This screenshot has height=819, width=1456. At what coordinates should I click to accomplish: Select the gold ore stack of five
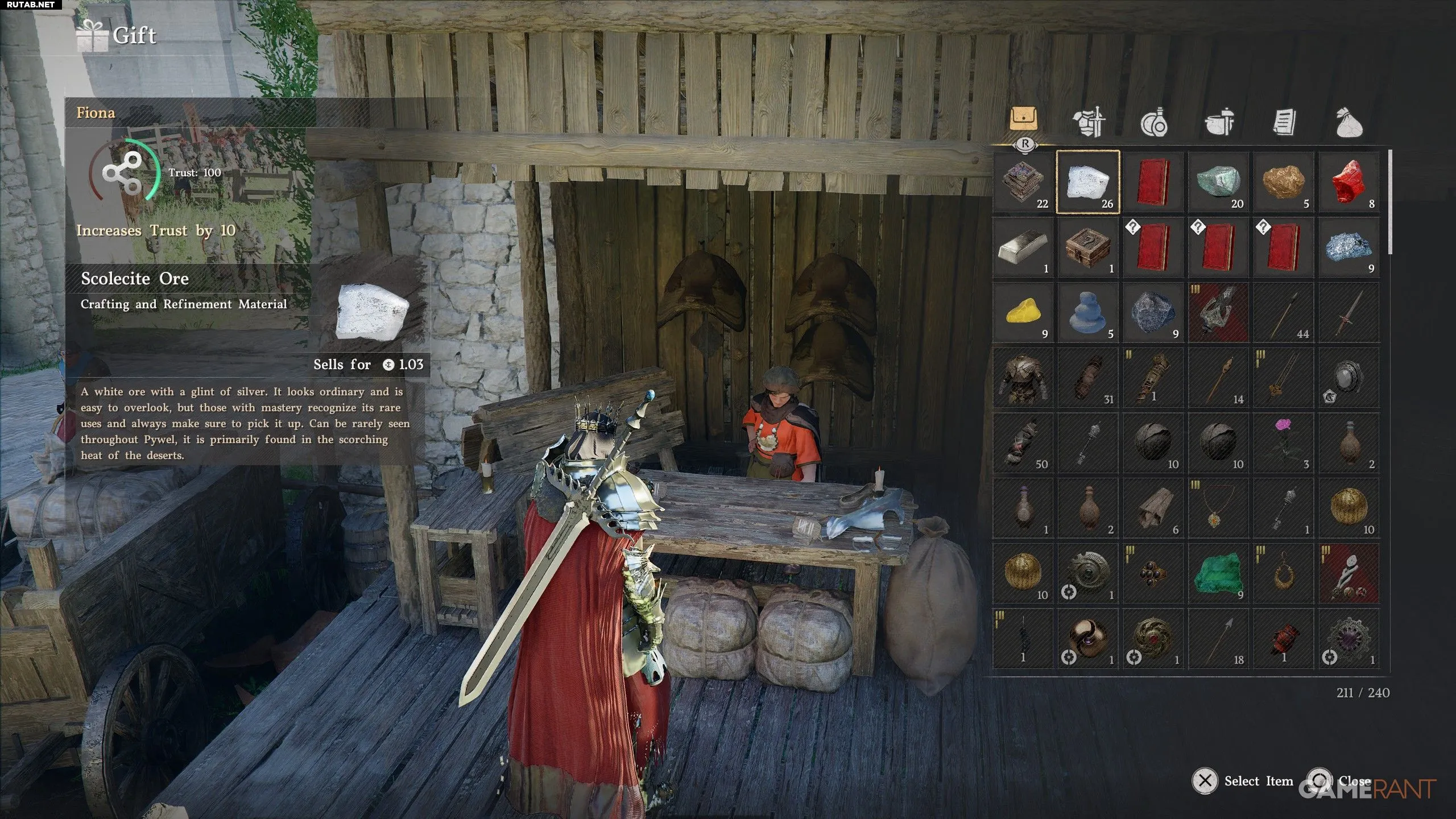tap(1284, 182)
